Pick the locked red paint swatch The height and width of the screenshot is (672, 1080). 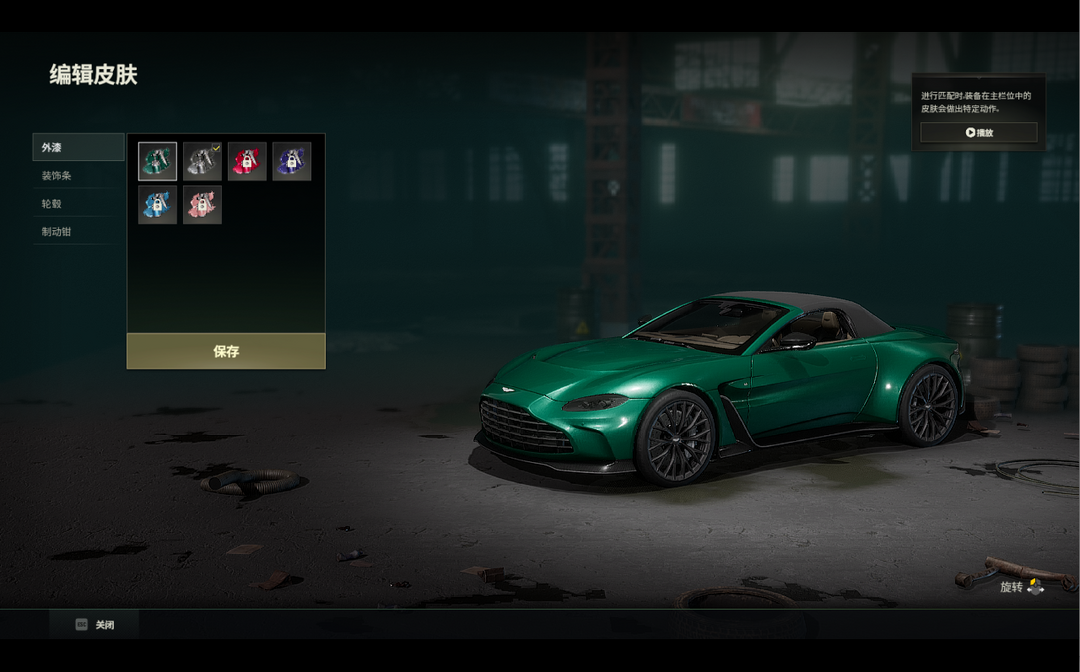pos(247,161)
